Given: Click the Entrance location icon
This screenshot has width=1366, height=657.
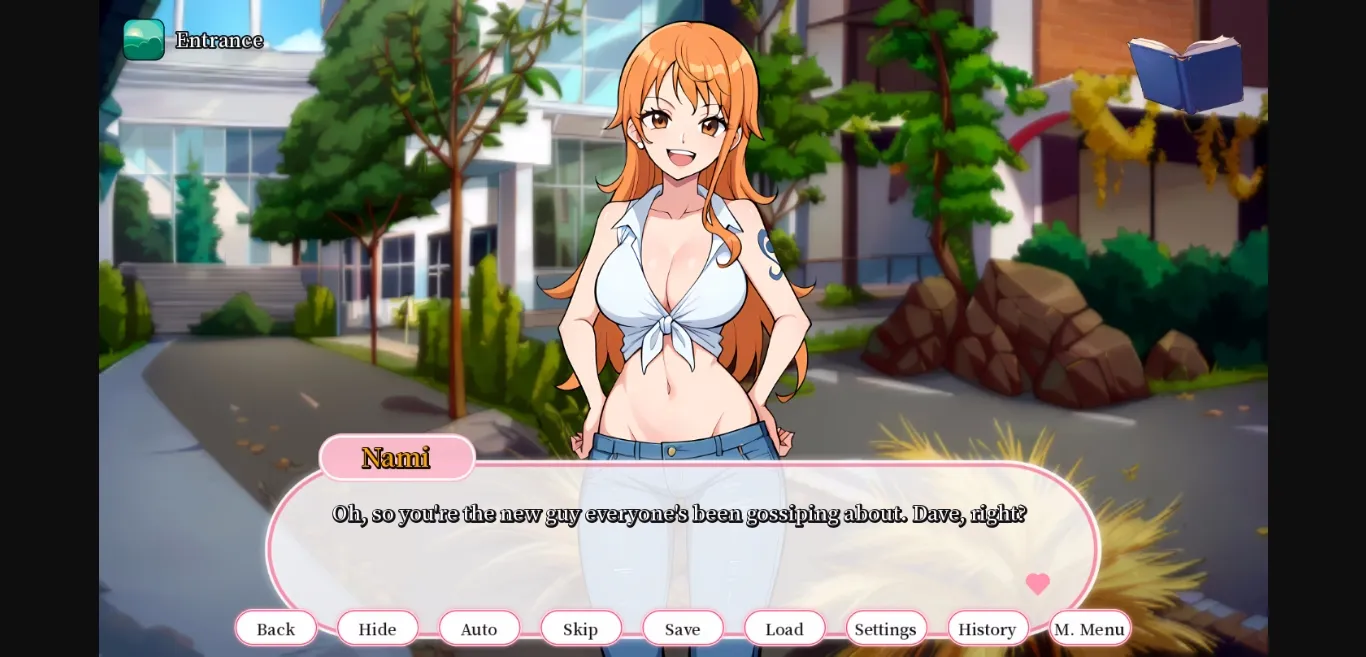Looking at the screenshot, I should click(x=144, y=40).
